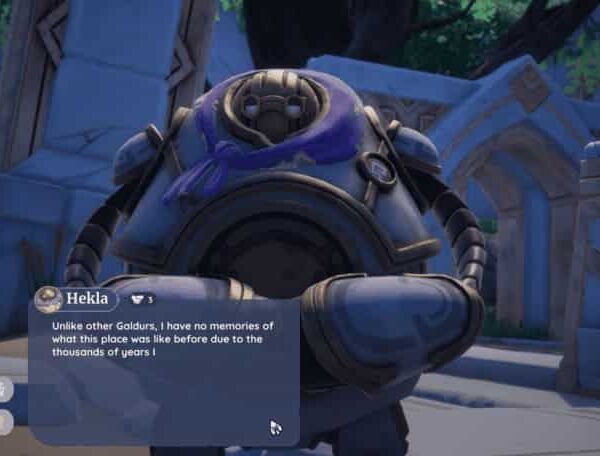The height and width of the screenshot is (456, 600).
Task: Click Hekla's round portrait icon
Action: point(48,299)
